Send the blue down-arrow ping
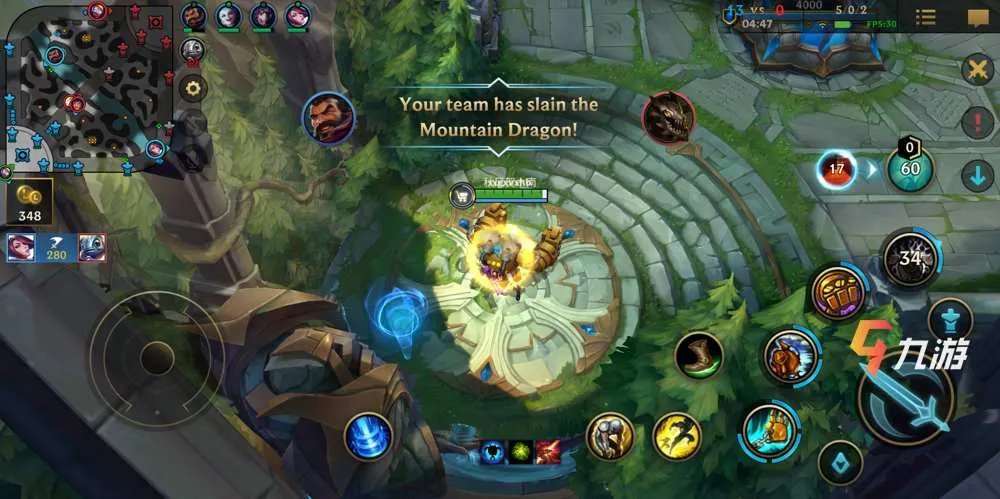 976,177
